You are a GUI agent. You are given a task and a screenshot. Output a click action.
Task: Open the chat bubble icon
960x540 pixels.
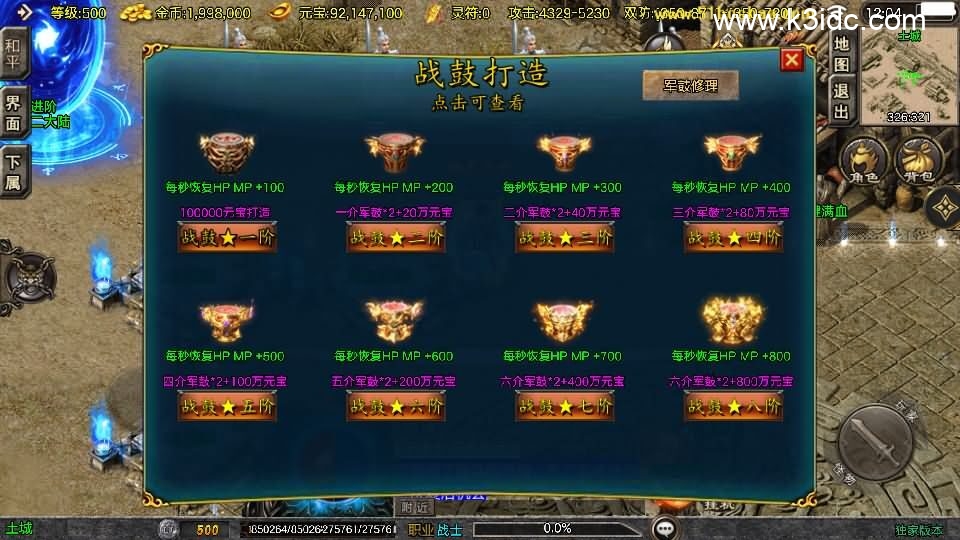pos(663,528)
